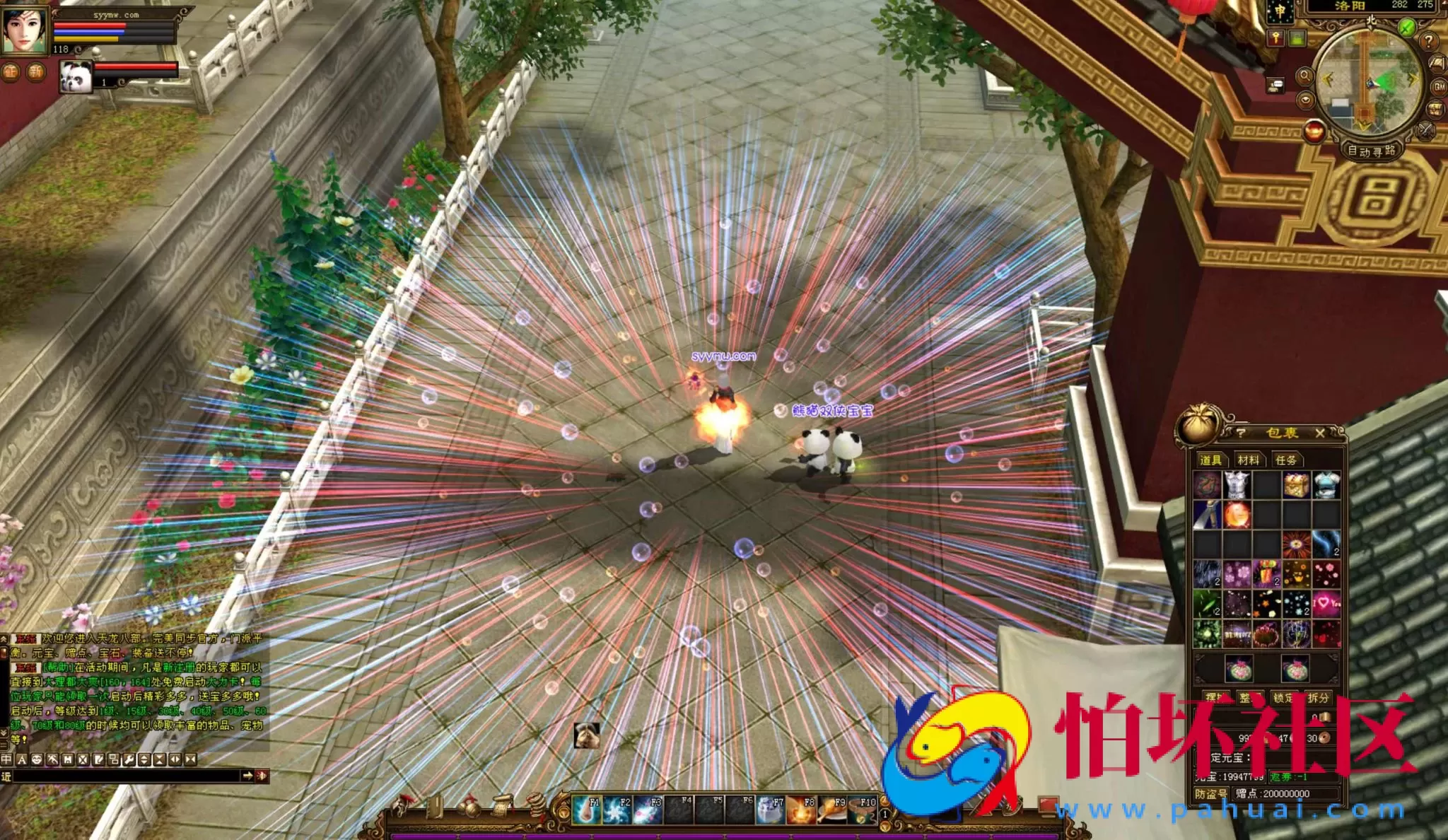Open the book icon on the minimap's right edge
The height and width of the screenshot is (840, 1448).
coord(1436,62)
